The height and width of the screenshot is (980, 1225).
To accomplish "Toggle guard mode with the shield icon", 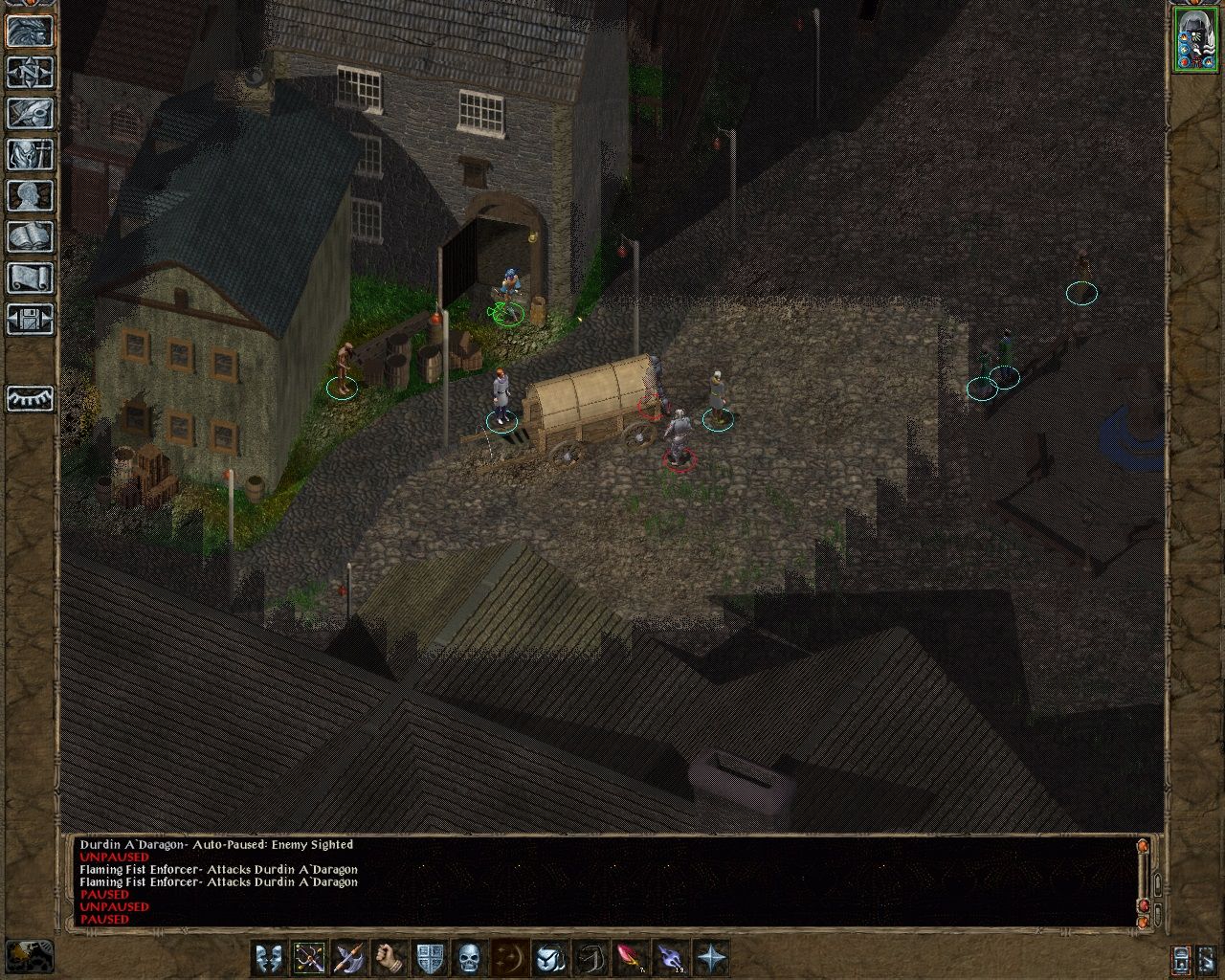I will click(428, 957).
